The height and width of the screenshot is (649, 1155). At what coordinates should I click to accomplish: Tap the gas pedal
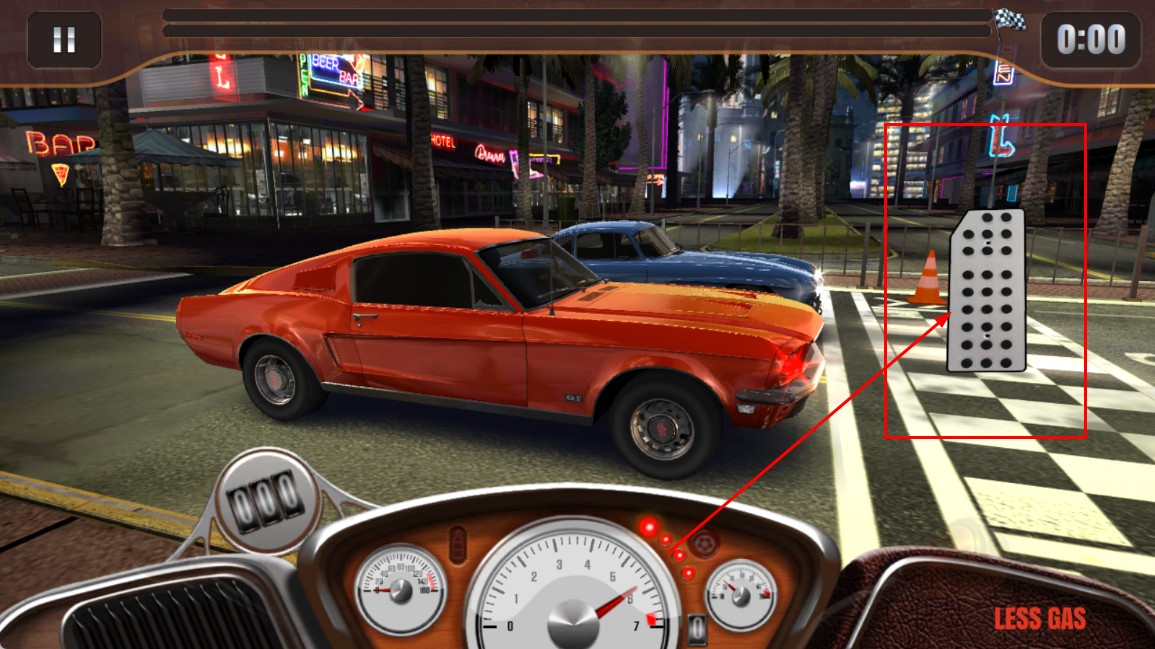tap(987, 291)
